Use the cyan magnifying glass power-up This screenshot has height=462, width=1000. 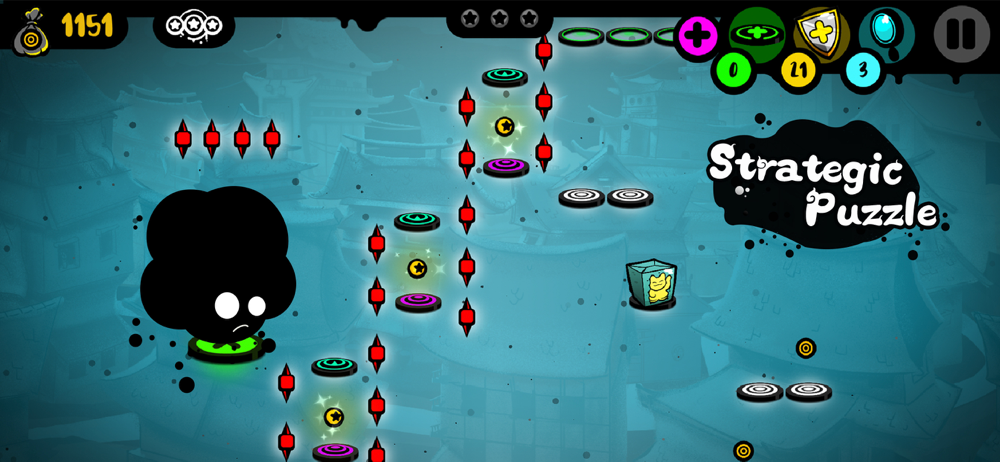886,31
